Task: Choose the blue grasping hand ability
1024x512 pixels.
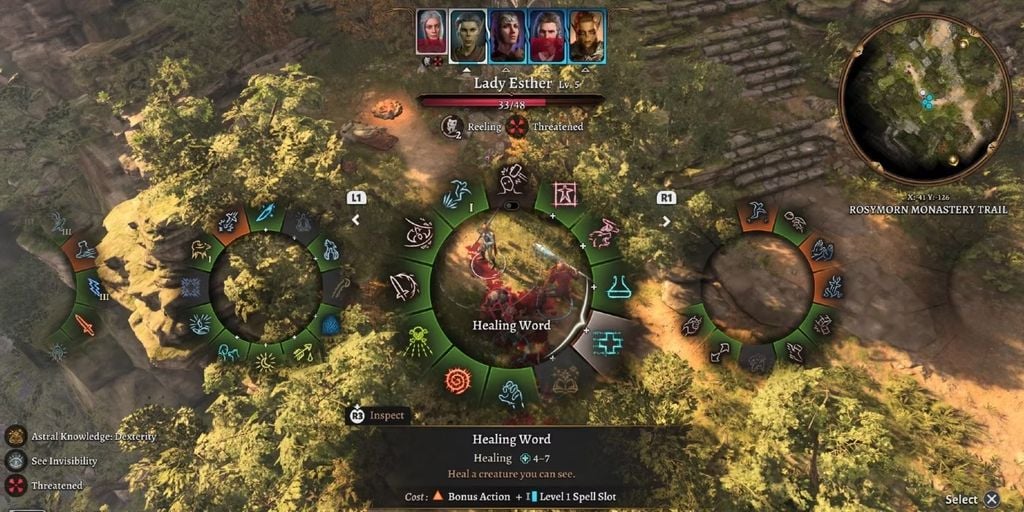Action: click(x=511, y=395)
